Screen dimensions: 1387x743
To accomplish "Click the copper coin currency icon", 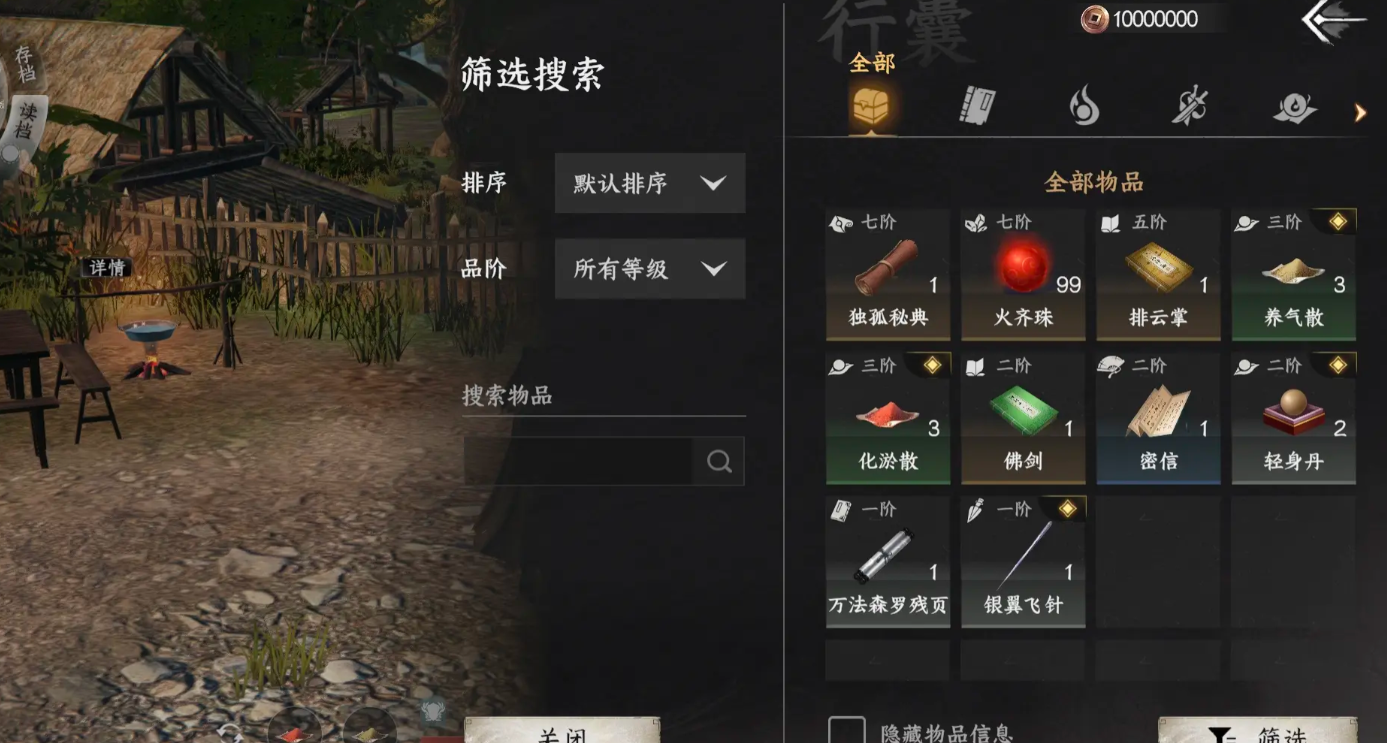I will [x=1094, y=18].
